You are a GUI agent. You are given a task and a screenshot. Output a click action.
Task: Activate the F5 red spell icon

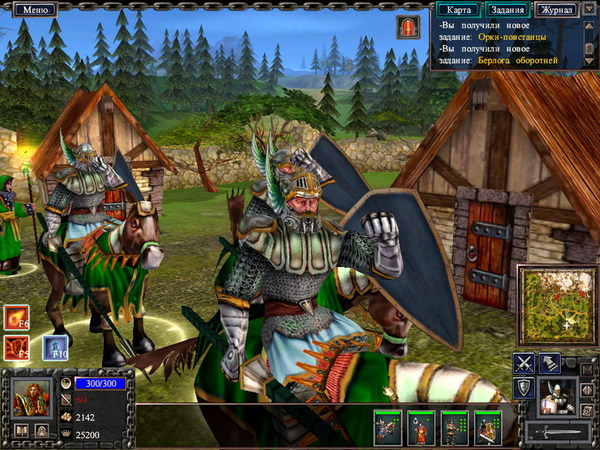17,348
